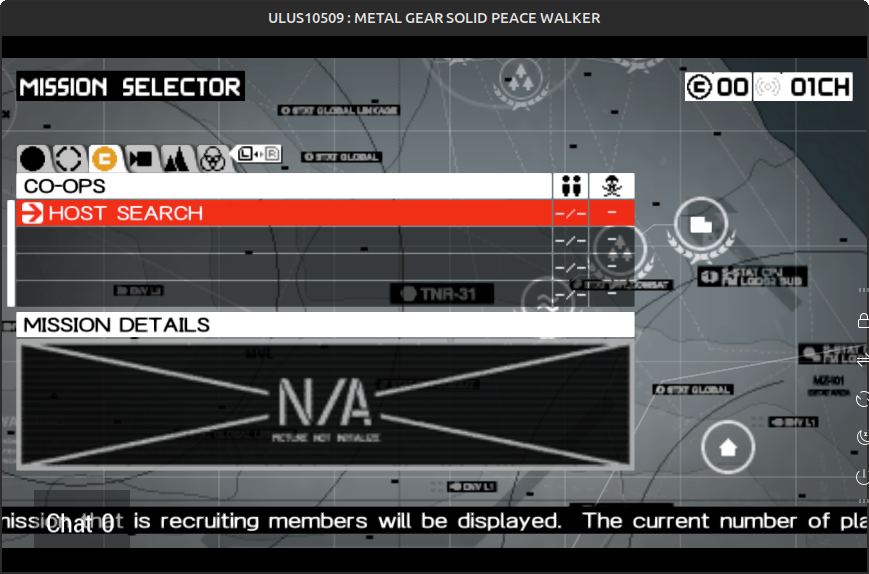Select the folder marker on the map

pos(701,225)
